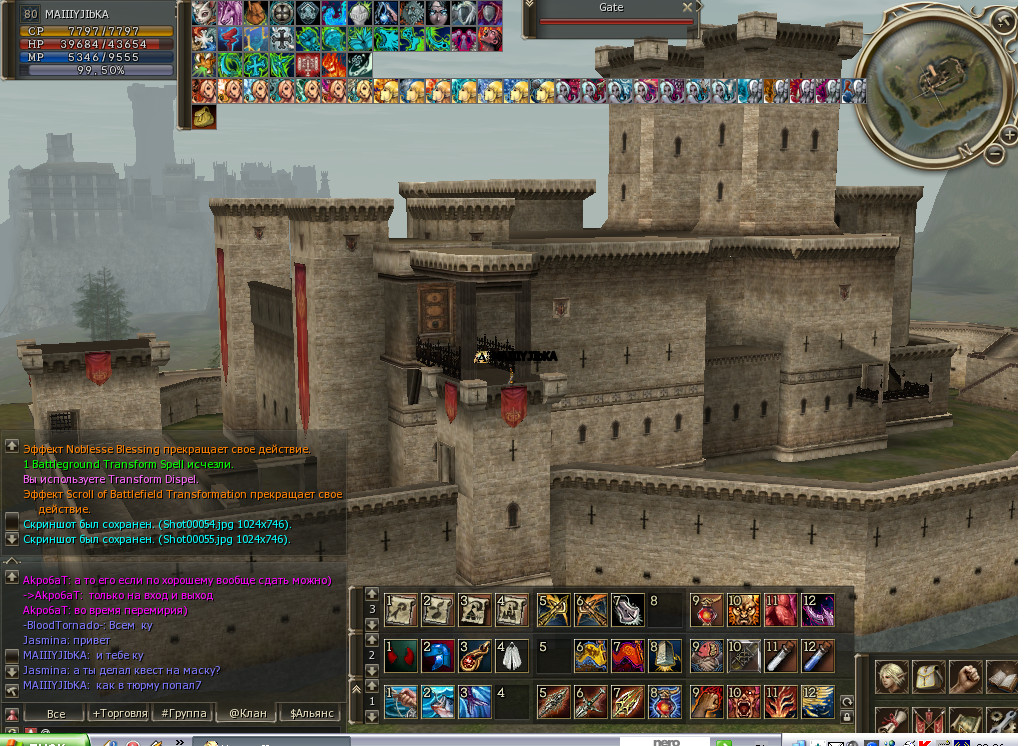The width and height of the screenshot is (1024, 746).
Task: Activate the golden lion head skill
Action: (742, 609)
